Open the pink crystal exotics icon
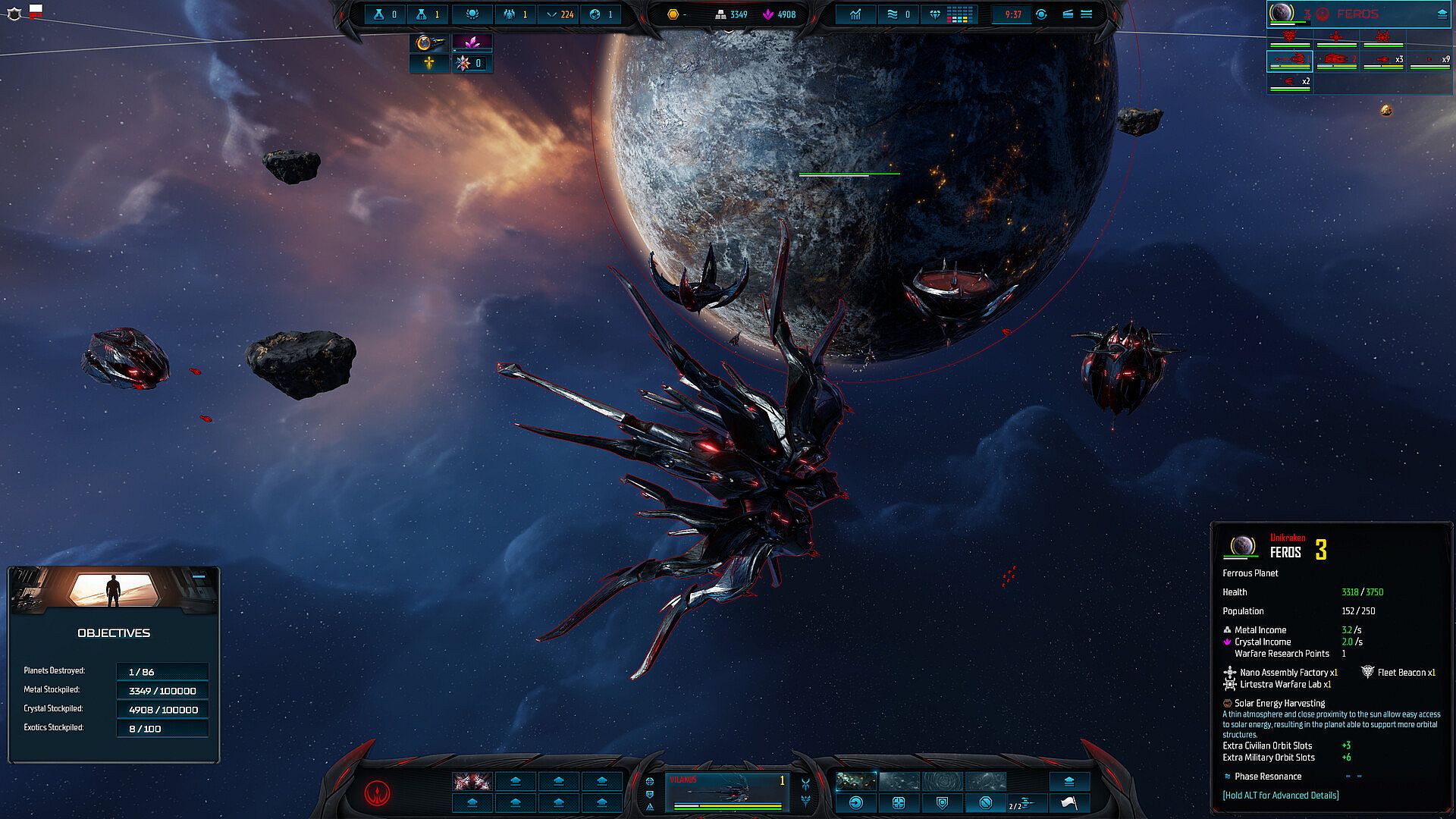1456x819 pixels. pos(472,42)
